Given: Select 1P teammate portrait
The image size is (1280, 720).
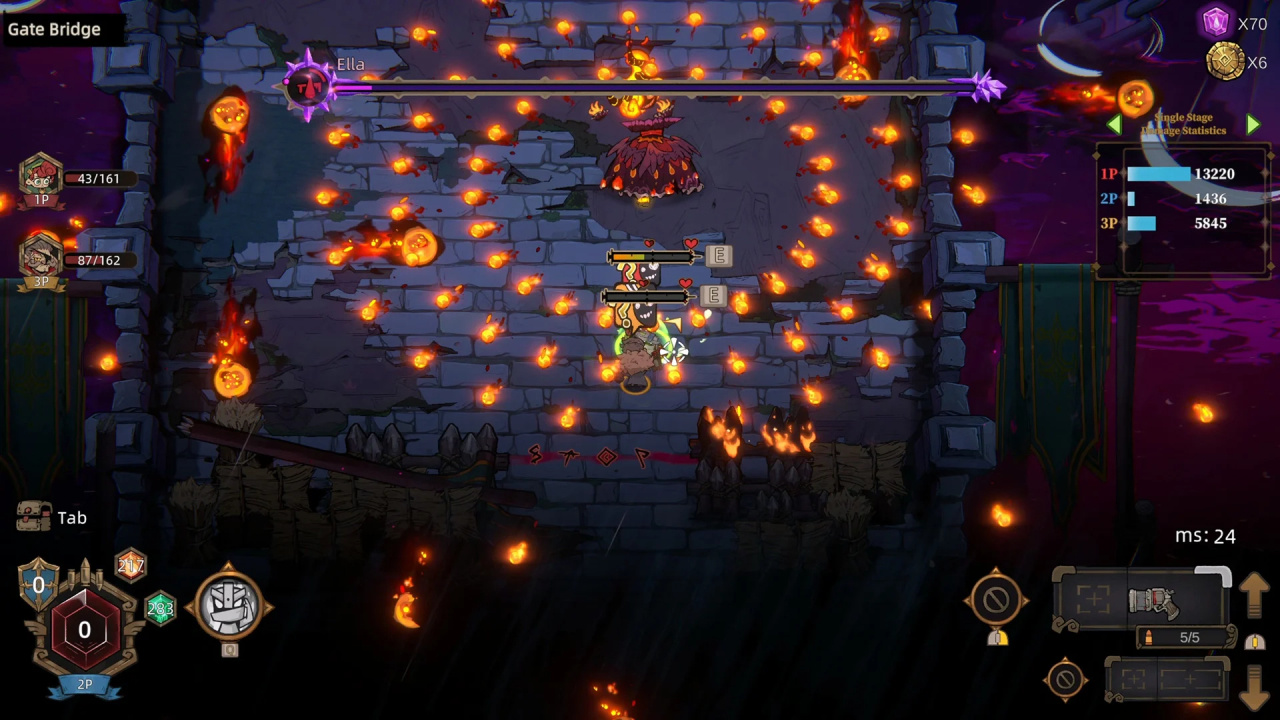Looking at the screenshot, I should pyautogui.click(x=41, y=177).
